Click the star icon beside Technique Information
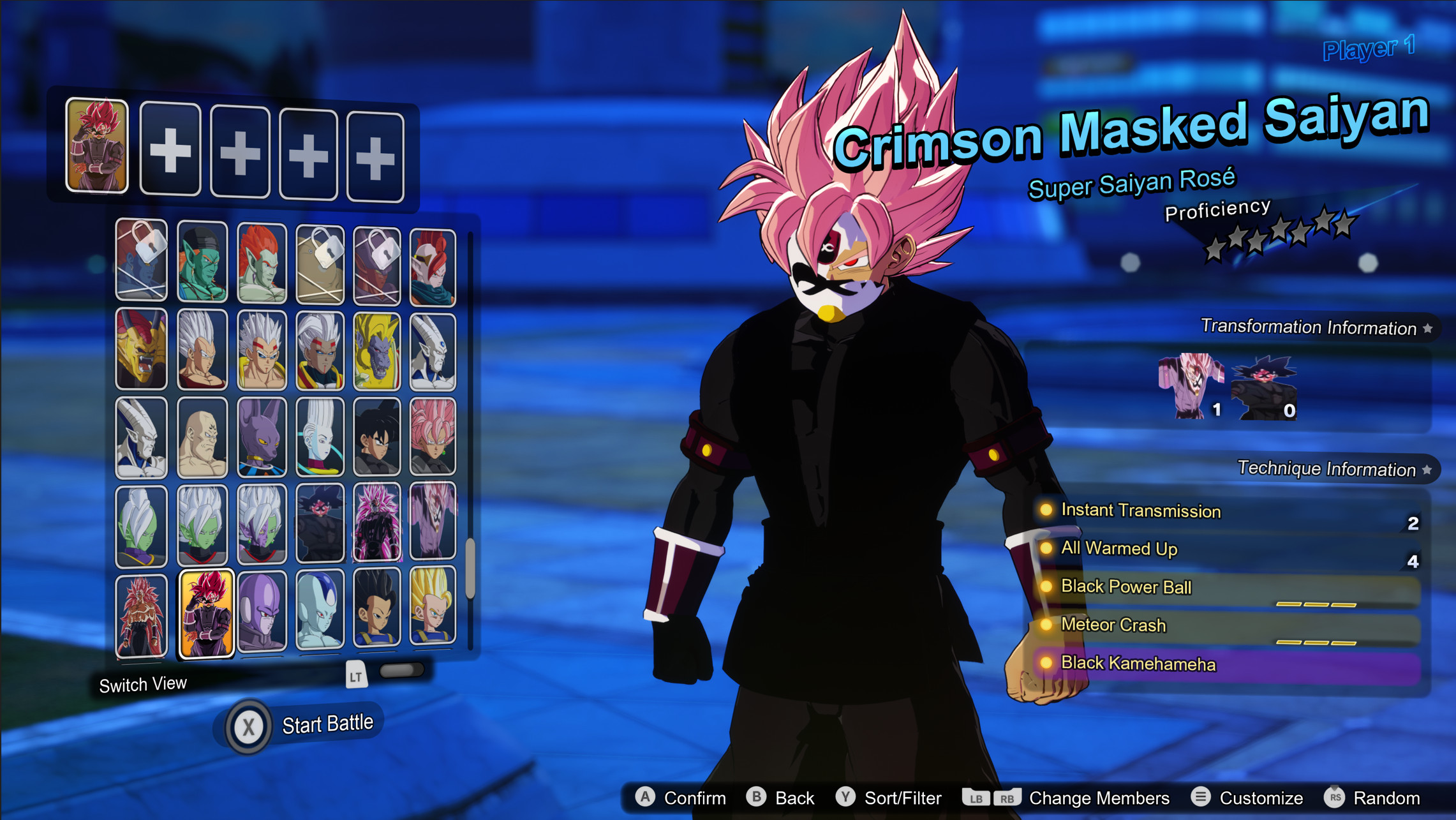This screenshot has height=820, width=1456. [x=1428, y=470]
